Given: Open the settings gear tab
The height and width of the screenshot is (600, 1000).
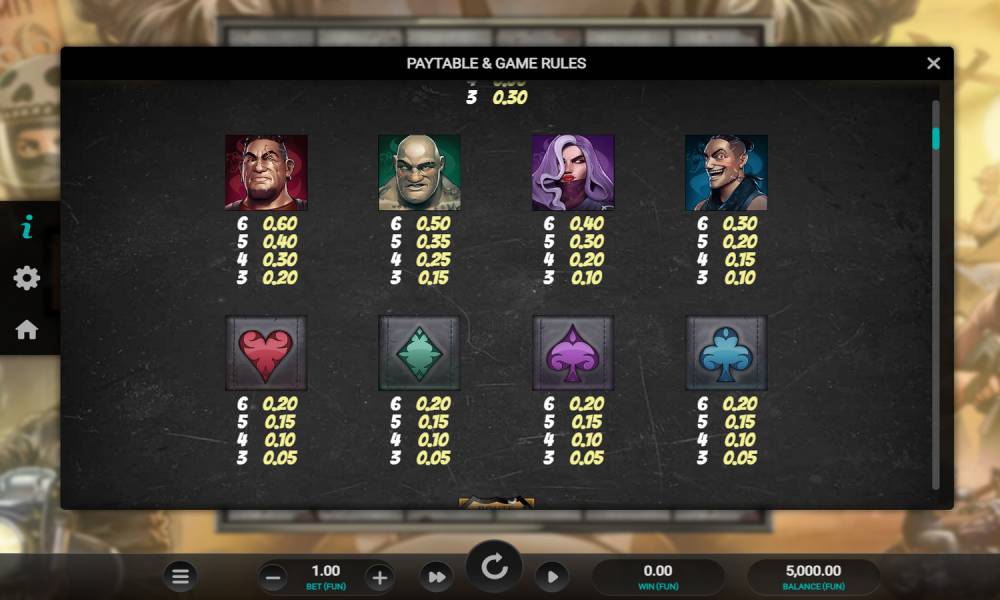Looking at the screenshot, I should click(x=27, y=278).
